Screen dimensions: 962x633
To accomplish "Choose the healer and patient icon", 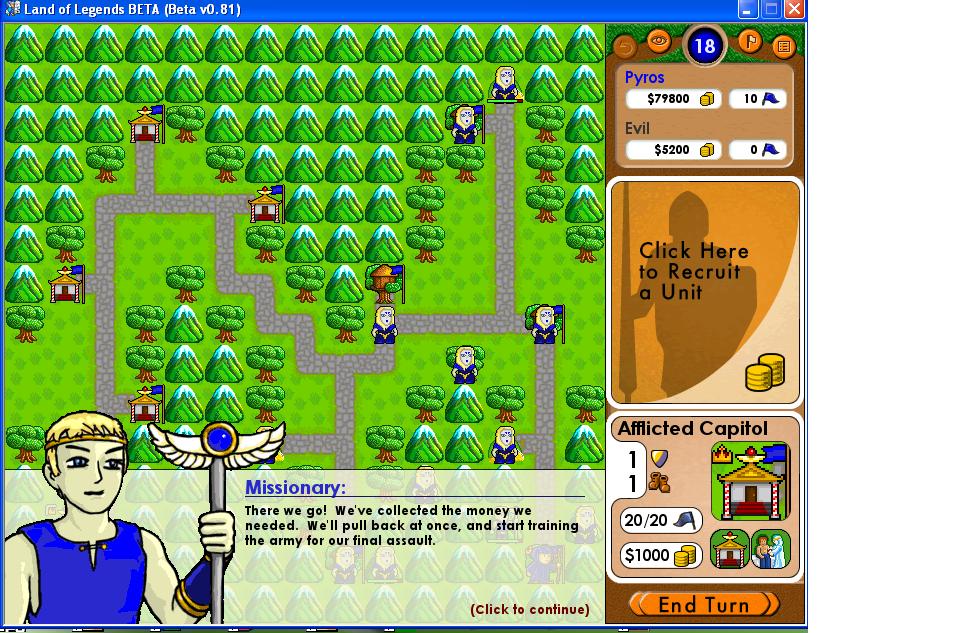I will (771, 550).
